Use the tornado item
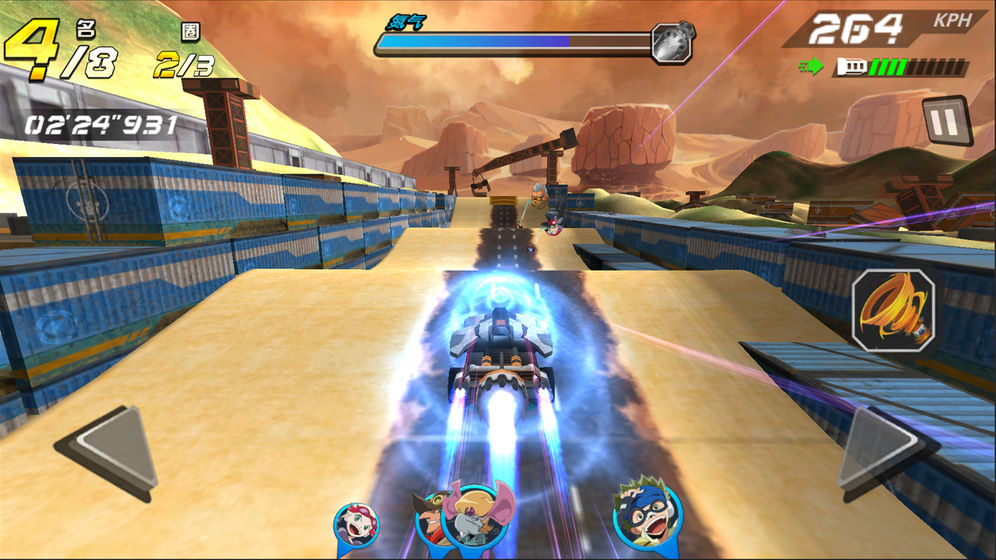996x560 pixels. click(893, 310)
